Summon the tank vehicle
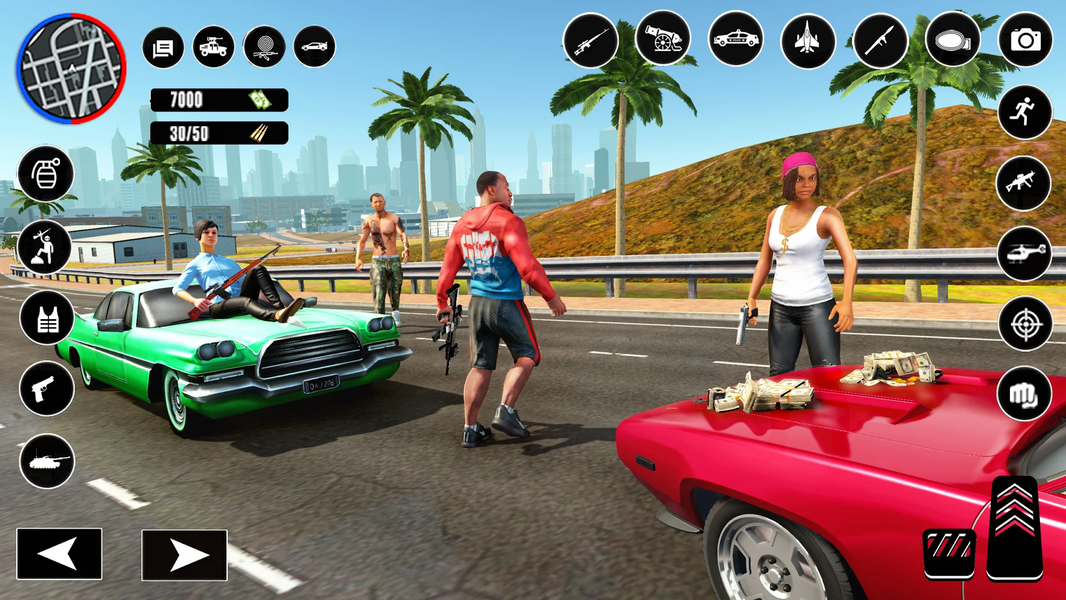 (46, 461)
